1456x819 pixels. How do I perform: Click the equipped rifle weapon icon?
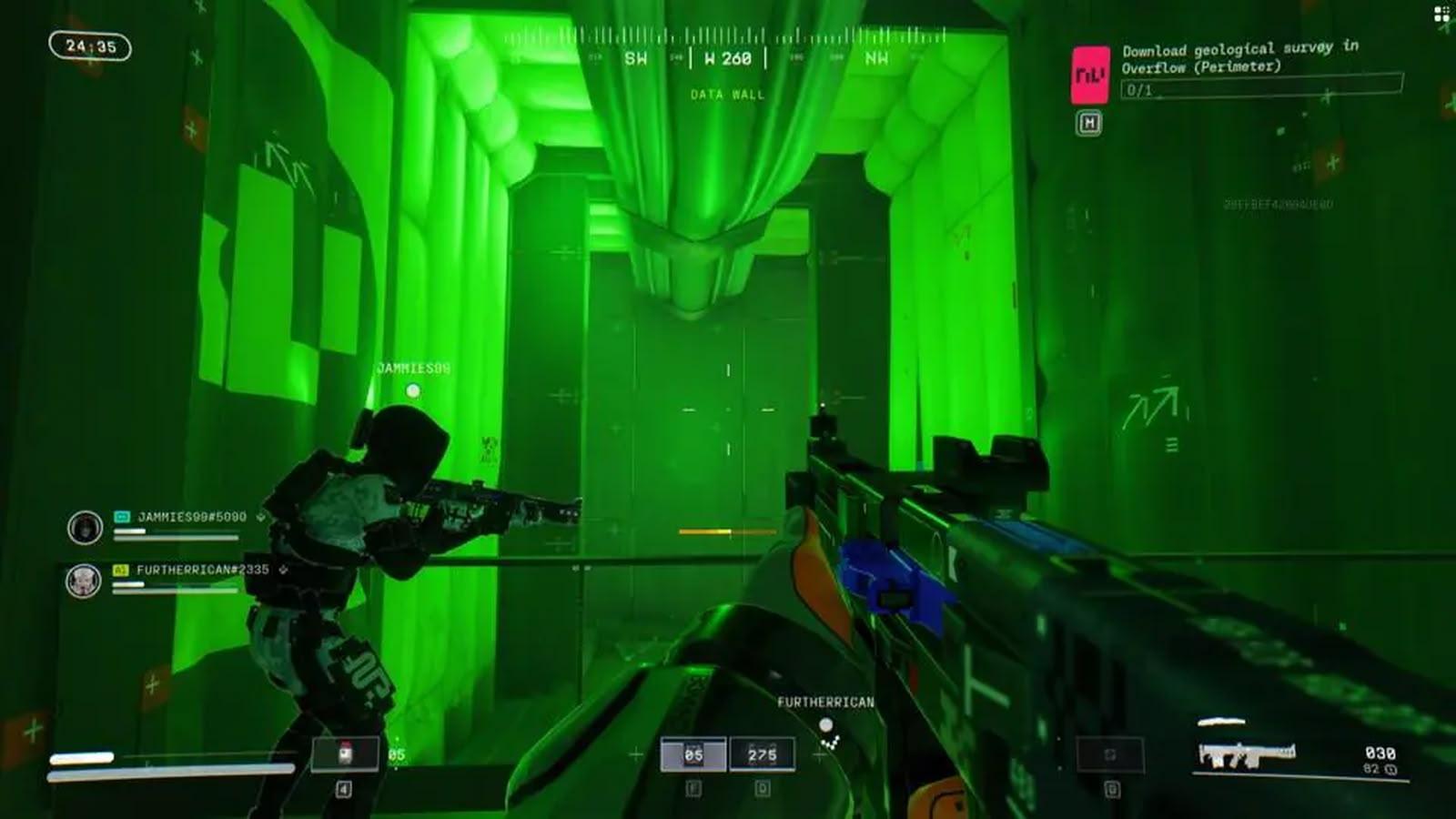click(1247, 755)
